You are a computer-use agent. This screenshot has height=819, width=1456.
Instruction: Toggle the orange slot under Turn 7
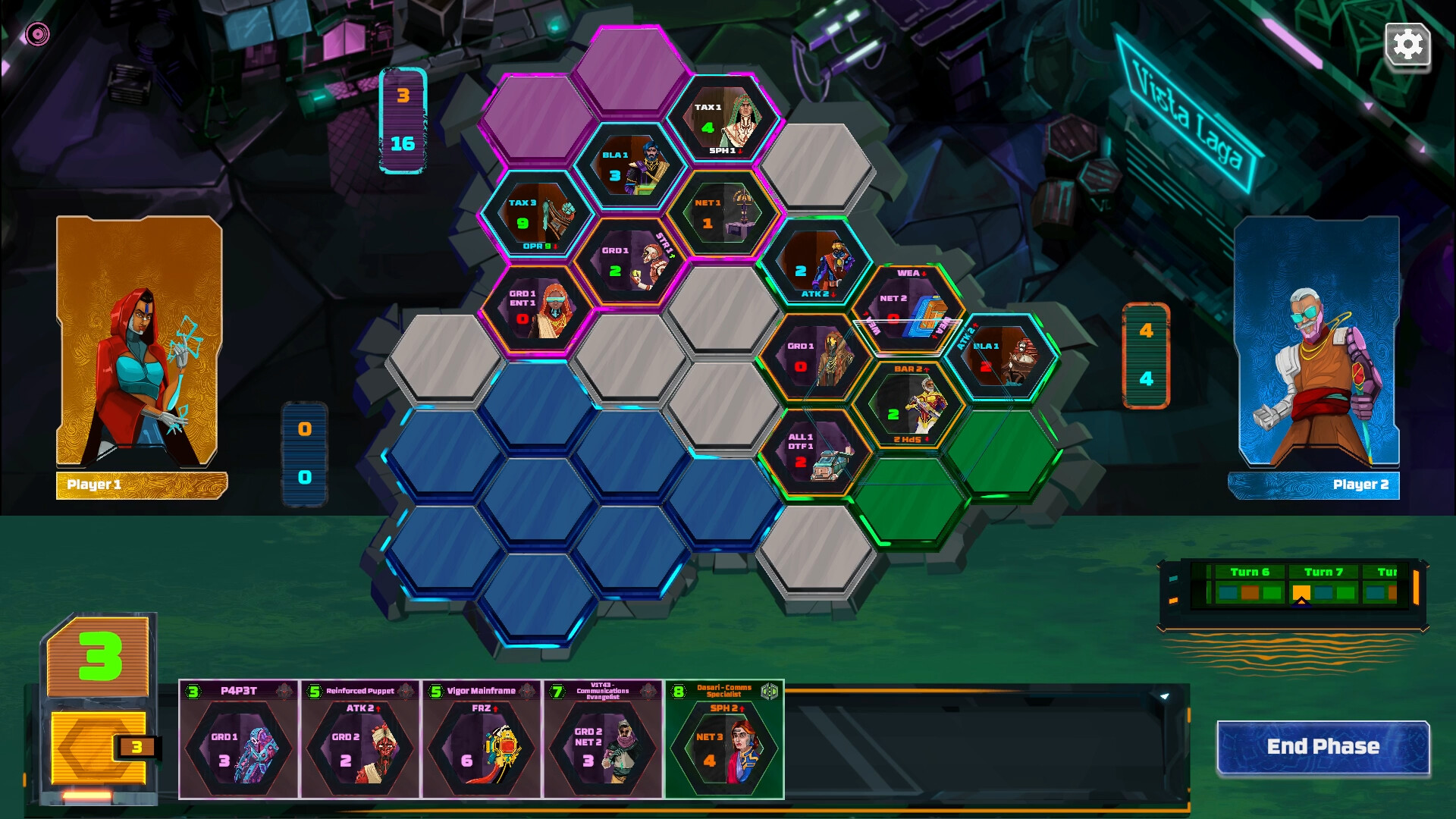(x=1301, y=593)
